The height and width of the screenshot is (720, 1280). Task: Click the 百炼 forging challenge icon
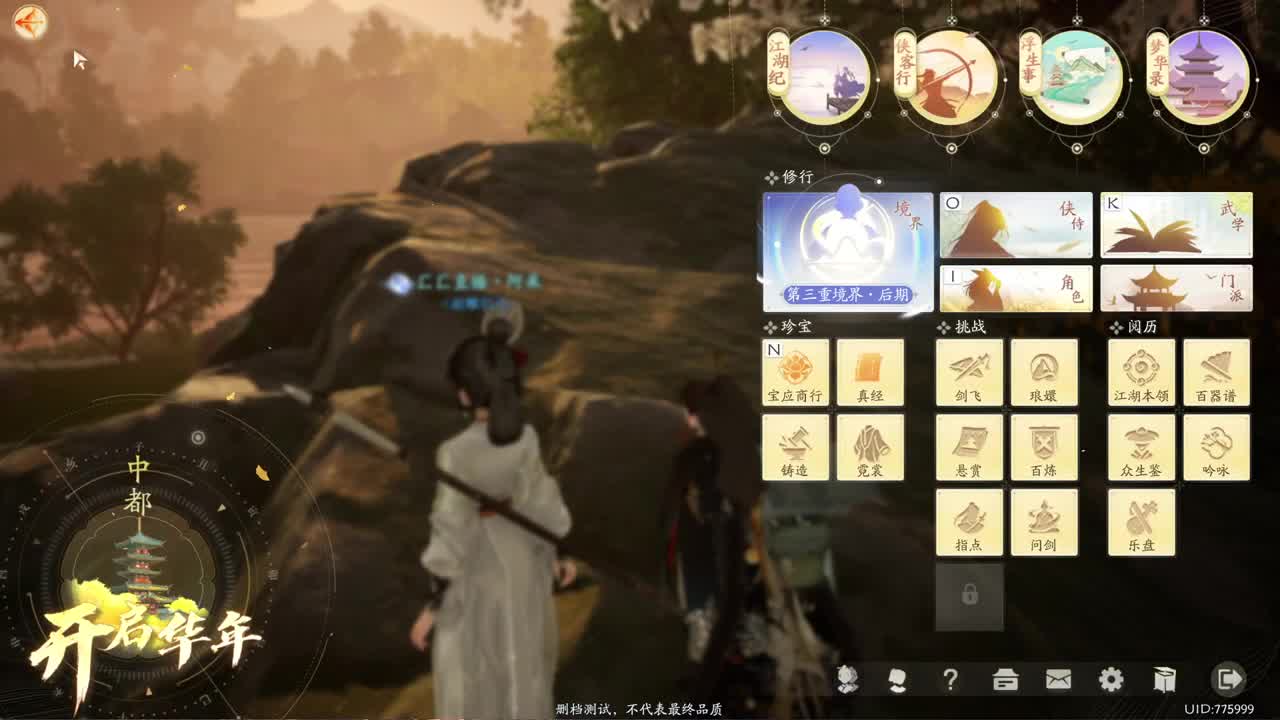[x=1043, y=447]
